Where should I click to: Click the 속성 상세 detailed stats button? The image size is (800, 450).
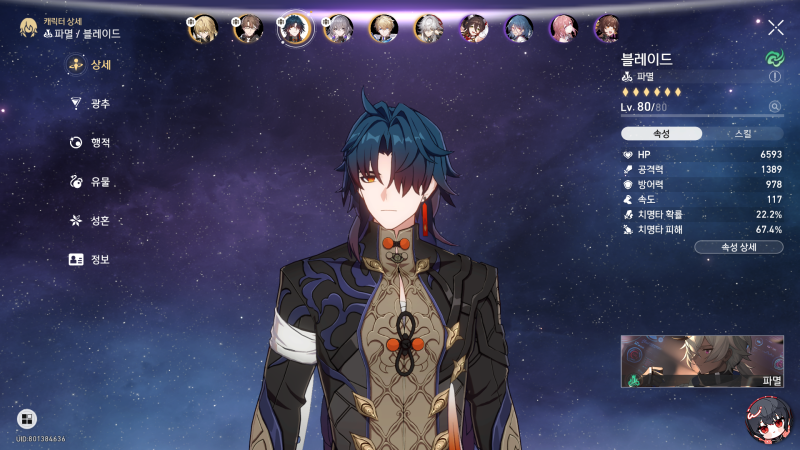738,246
